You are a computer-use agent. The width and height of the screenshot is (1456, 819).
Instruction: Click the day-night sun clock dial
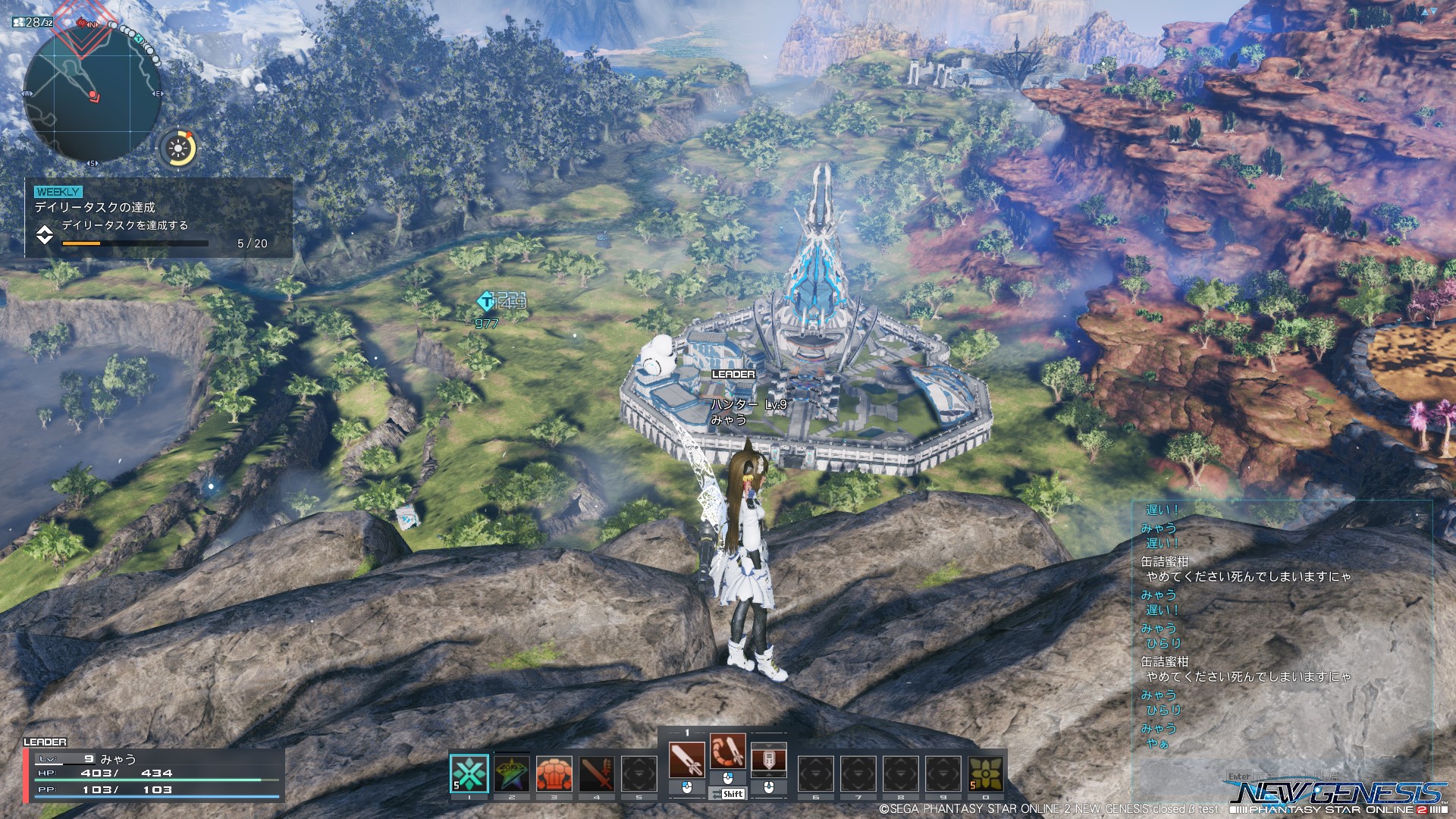179,147
